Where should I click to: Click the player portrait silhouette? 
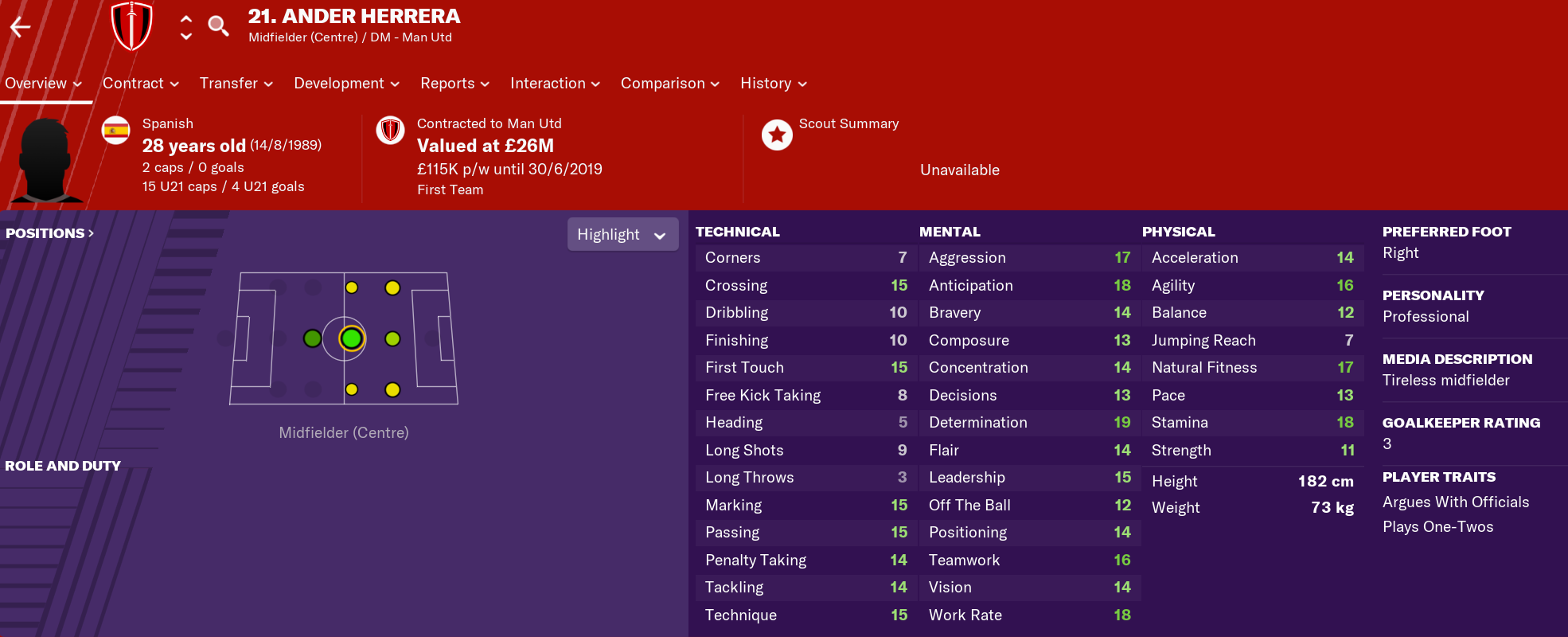[x=46, y=158]
